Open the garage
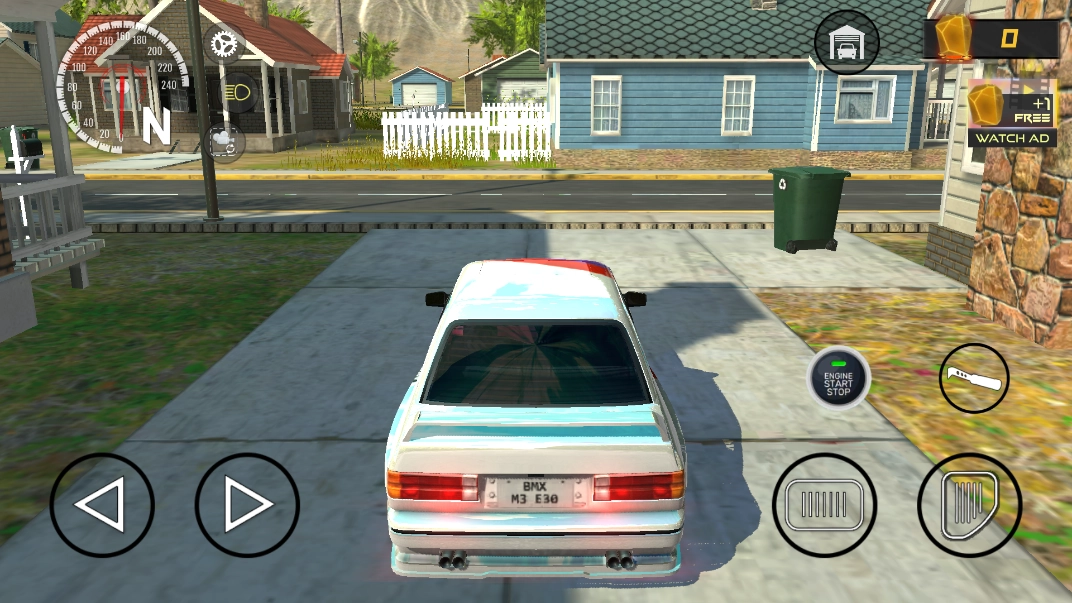Image resolution: width=1072 pixels, height=603 pixels. pos(847,43)
